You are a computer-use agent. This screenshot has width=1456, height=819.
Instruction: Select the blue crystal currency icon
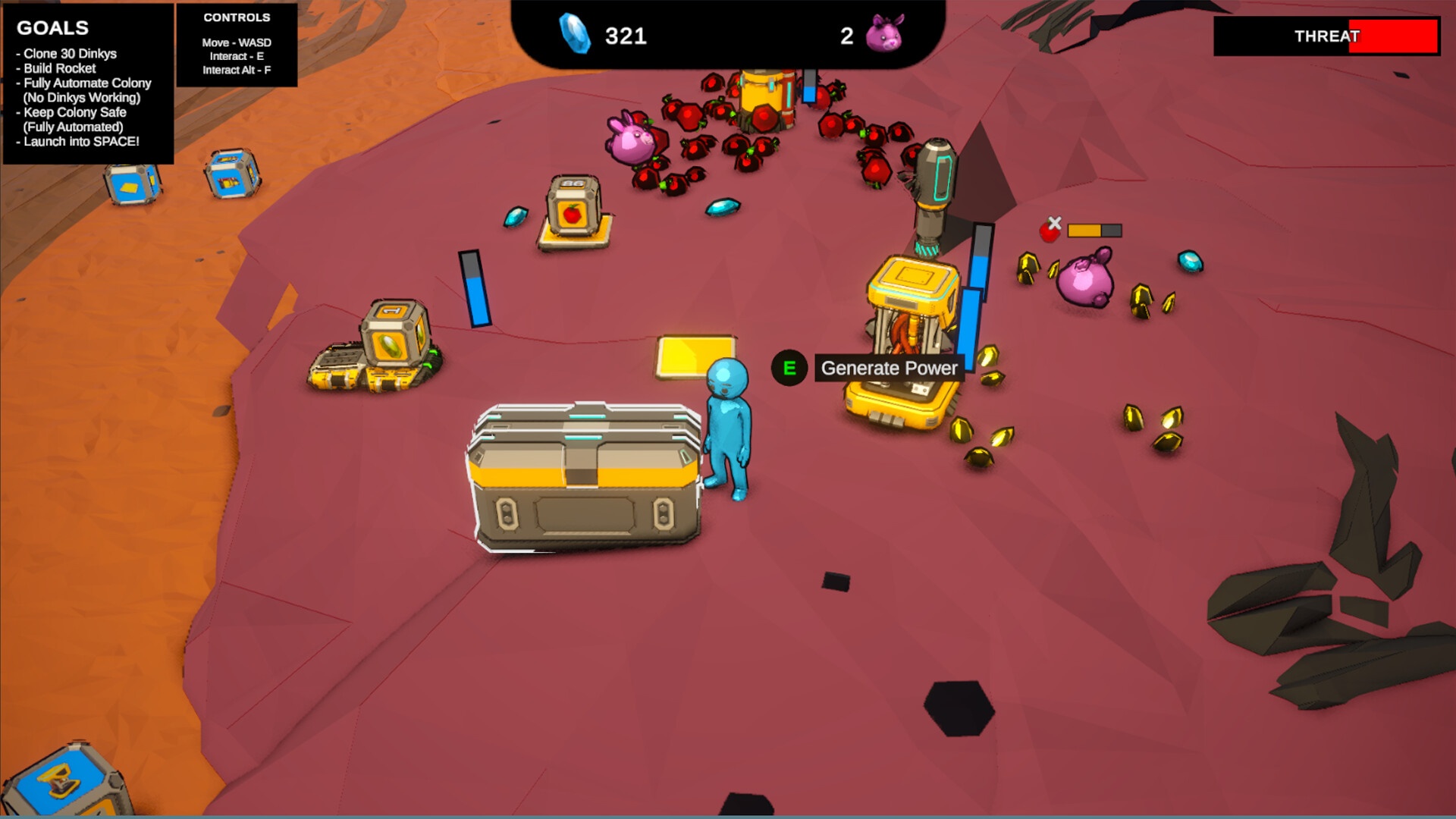pos(574,34)
